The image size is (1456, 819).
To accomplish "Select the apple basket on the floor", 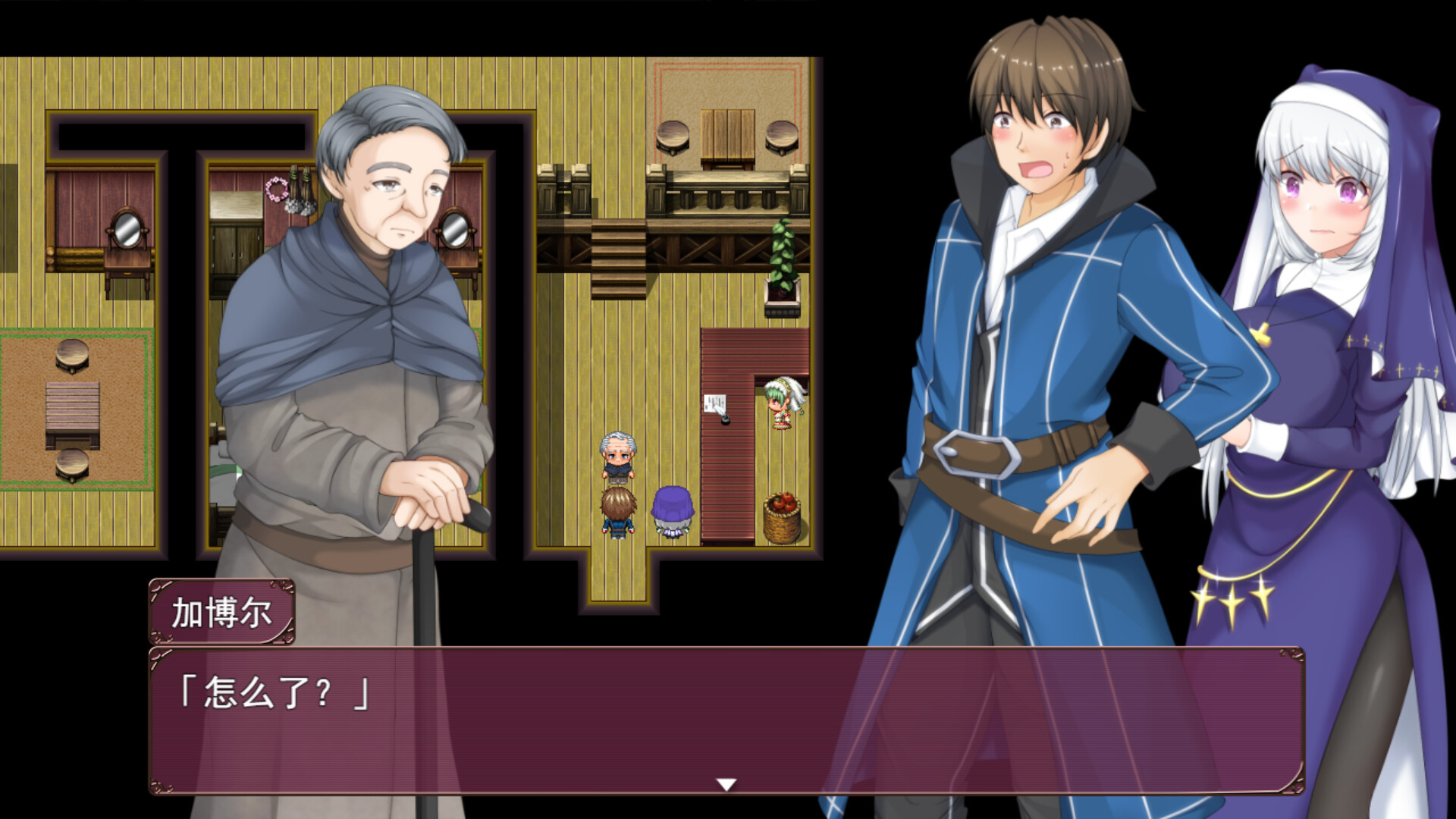I will coord(783,516).
